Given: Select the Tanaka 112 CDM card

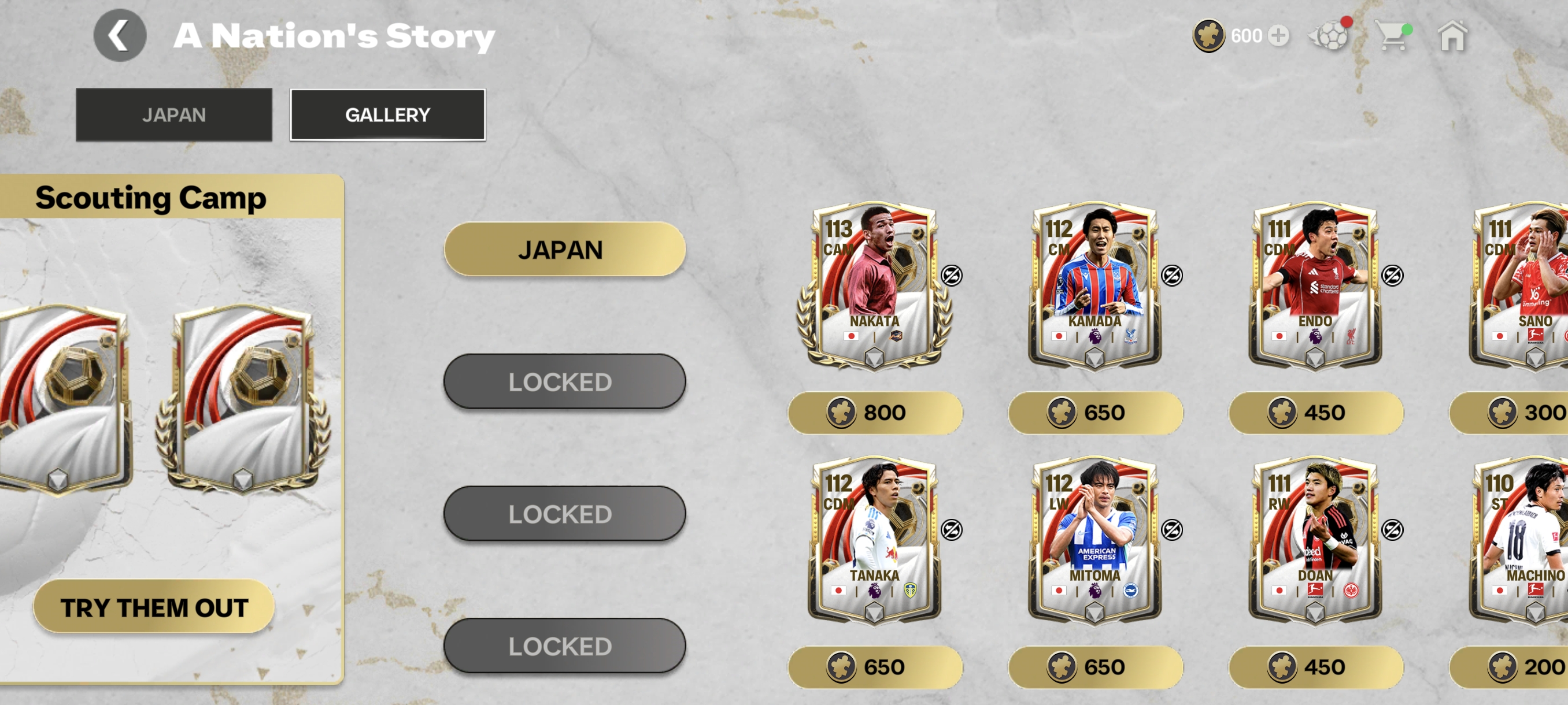Looking at the screenshot, I should tap(875, 540).
